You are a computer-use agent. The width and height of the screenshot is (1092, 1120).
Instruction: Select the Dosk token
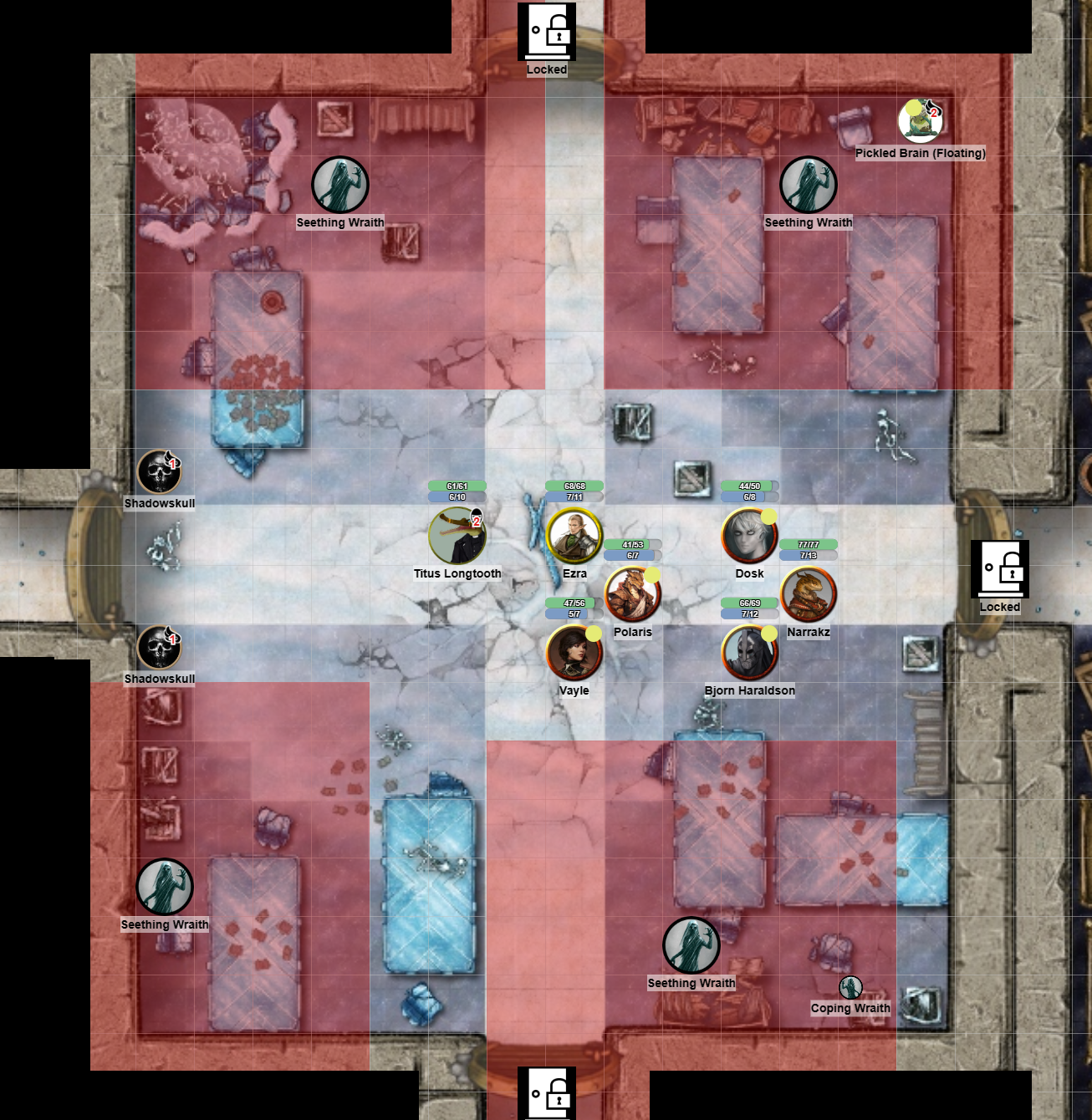pos(750,535)
